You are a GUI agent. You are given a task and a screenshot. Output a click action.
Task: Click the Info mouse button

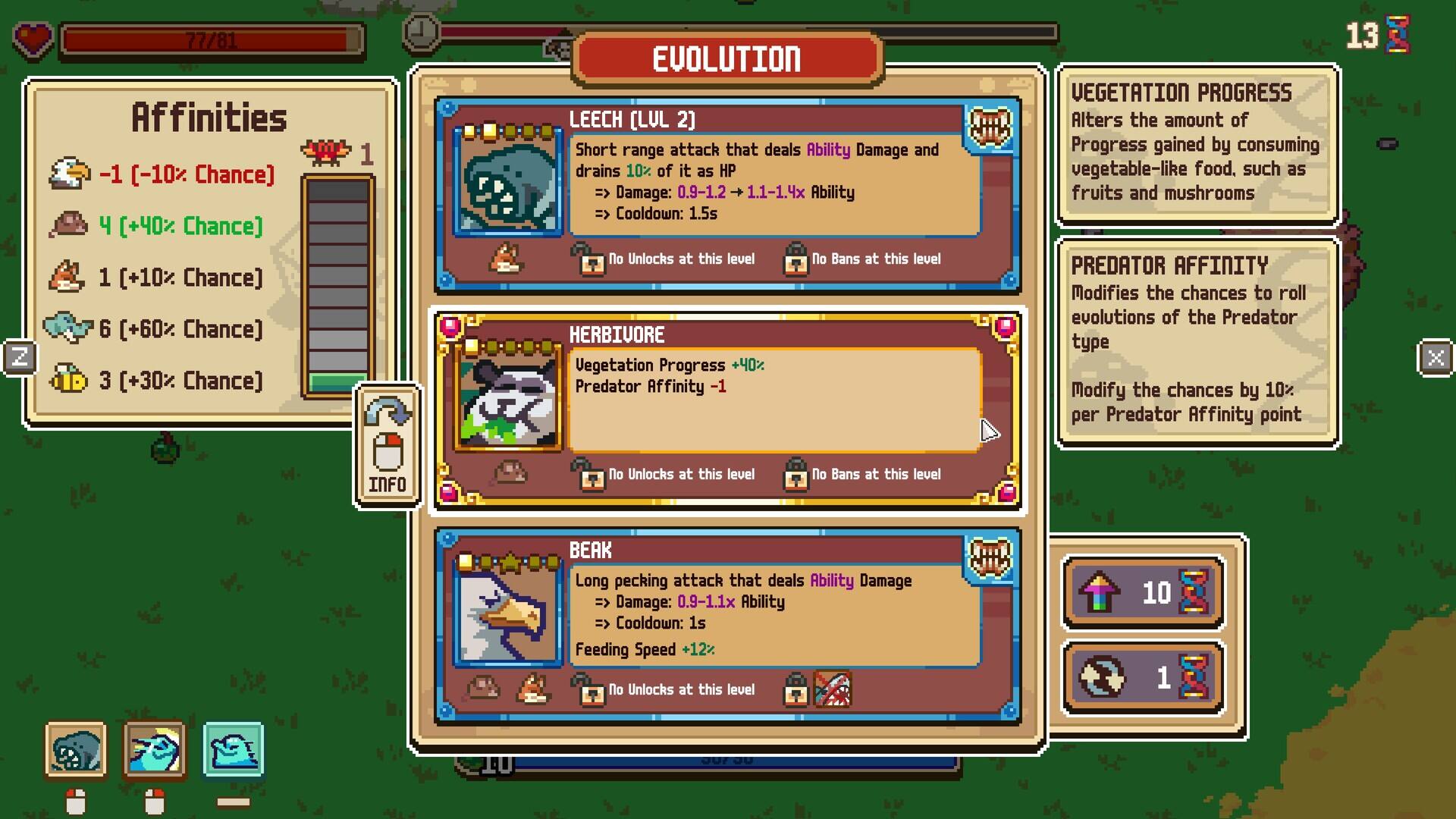tap(388, 446)
